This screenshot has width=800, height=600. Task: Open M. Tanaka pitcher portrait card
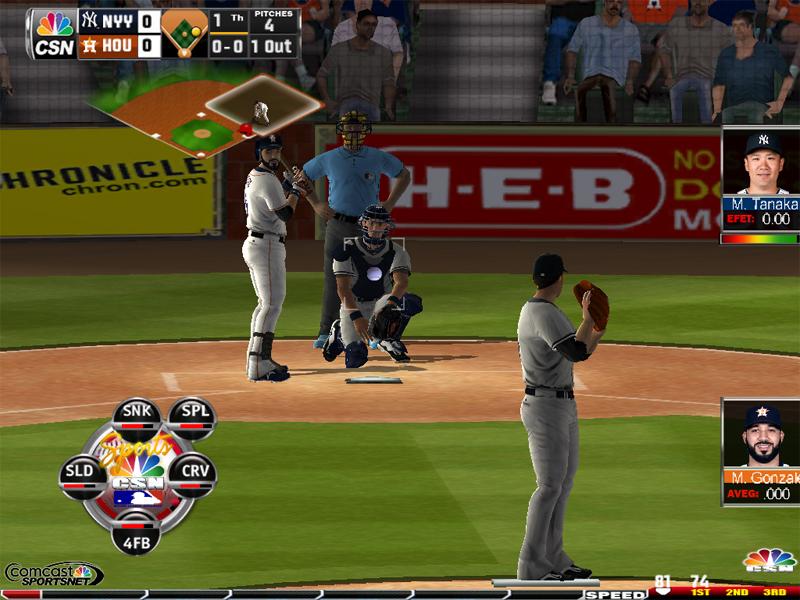coord(761,178)
